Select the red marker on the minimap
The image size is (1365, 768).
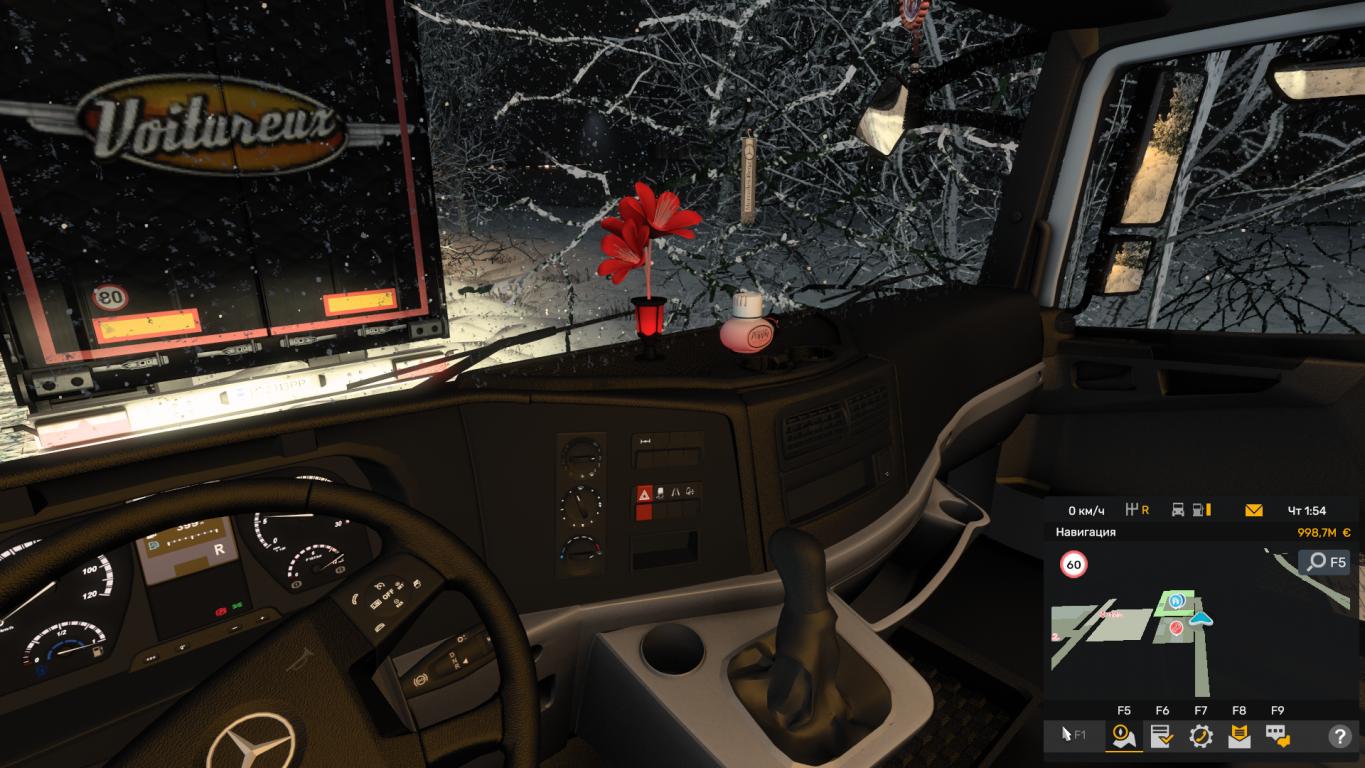tap(1176, 628)
